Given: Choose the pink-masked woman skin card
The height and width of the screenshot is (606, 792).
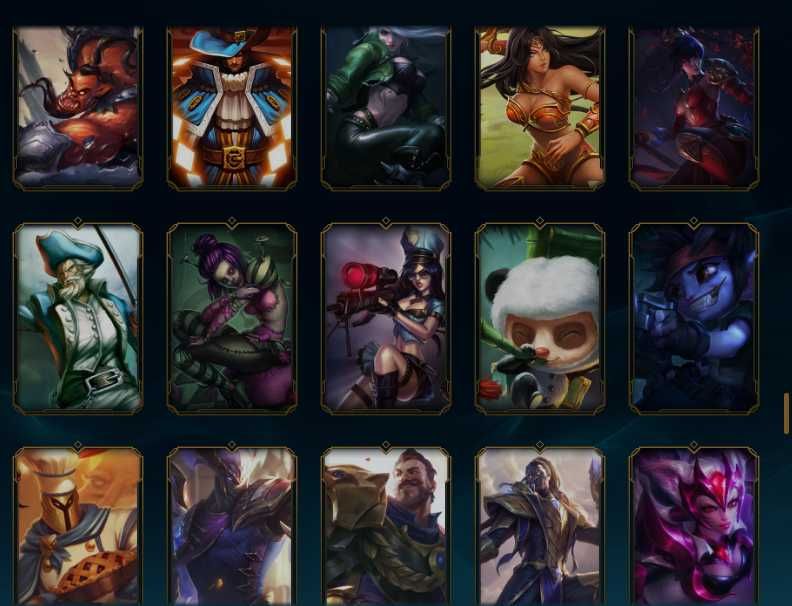Looking at the screenshot, I should [x=694, y=527].
